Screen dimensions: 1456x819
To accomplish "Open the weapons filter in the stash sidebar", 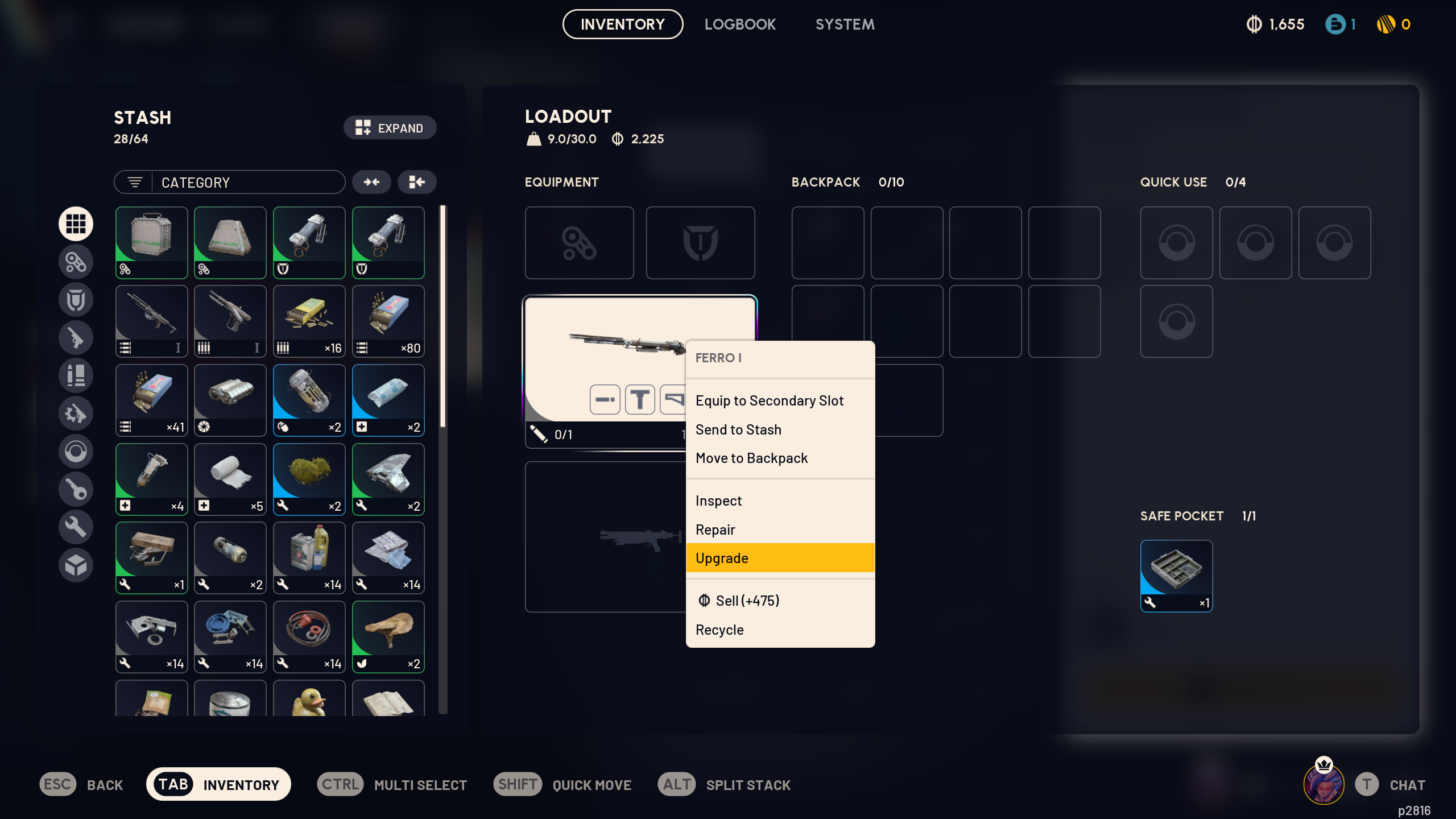I will pyautogui.click(x=76, y=338).
